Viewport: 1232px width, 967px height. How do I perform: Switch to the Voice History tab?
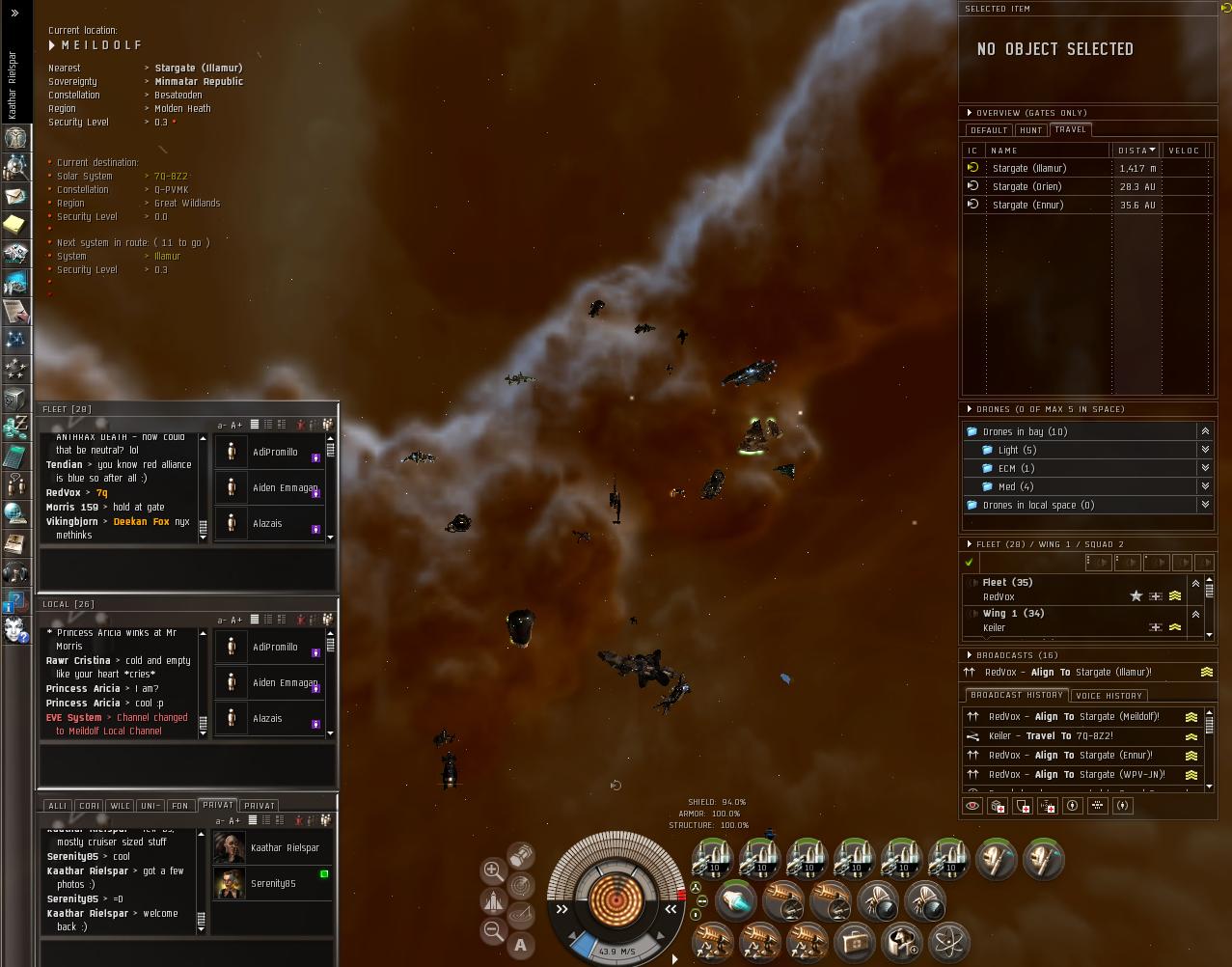click(x=1109, y=696)
